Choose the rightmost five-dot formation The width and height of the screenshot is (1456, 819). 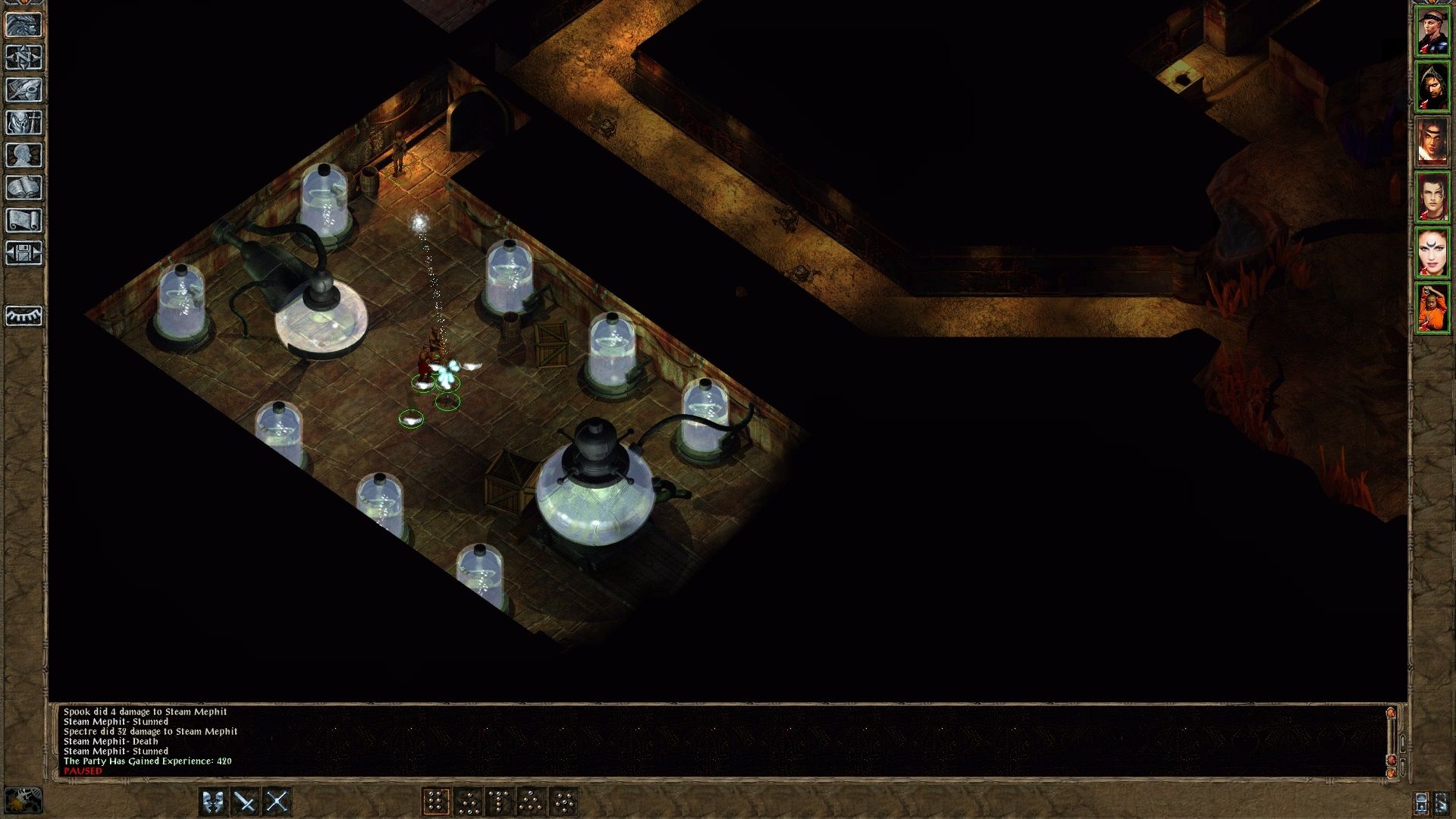(x=563, y=800)
